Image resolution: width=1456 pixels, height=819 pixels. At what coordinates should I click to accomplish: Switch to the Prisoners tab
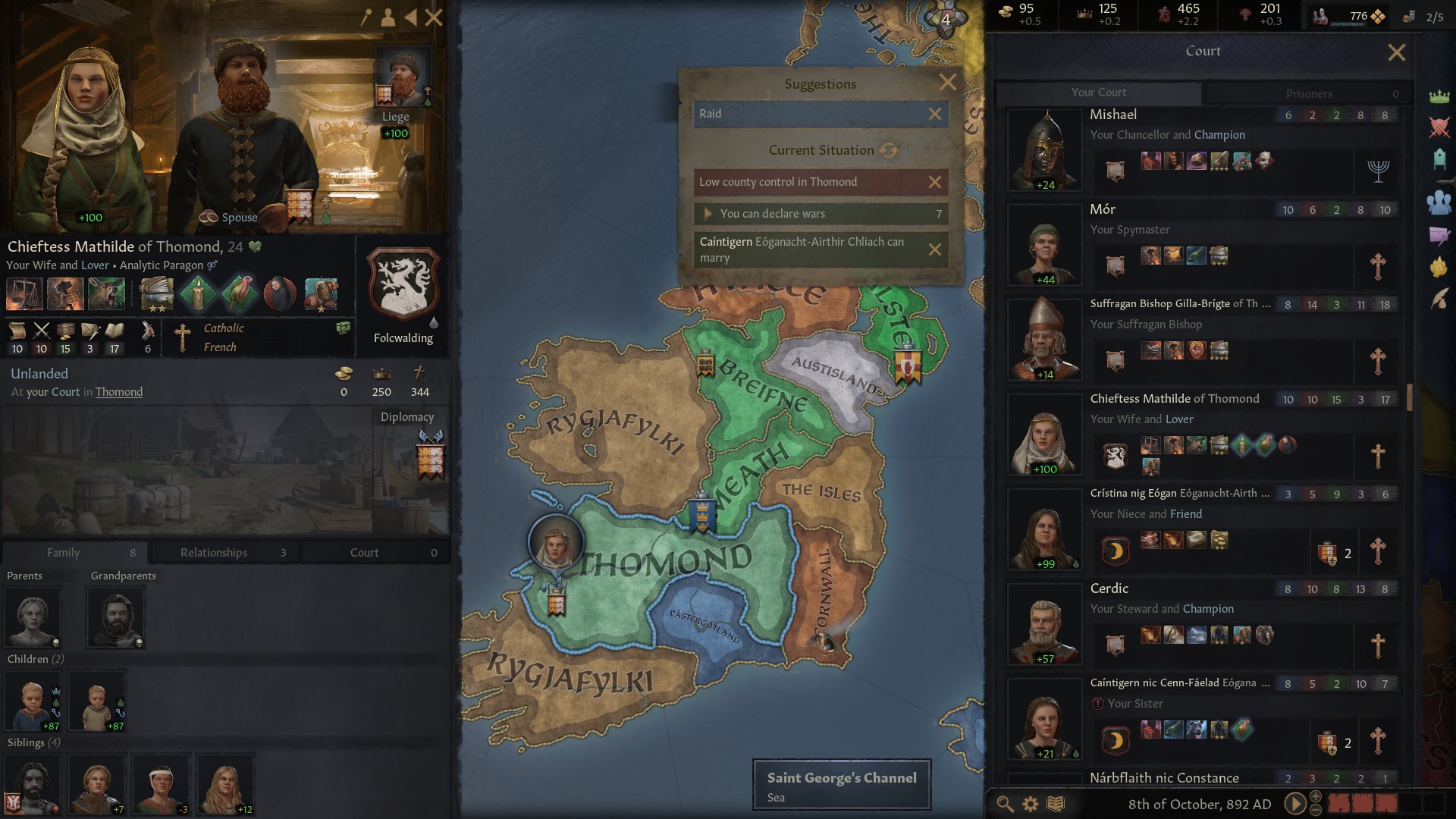click(x=1308, y=93)
